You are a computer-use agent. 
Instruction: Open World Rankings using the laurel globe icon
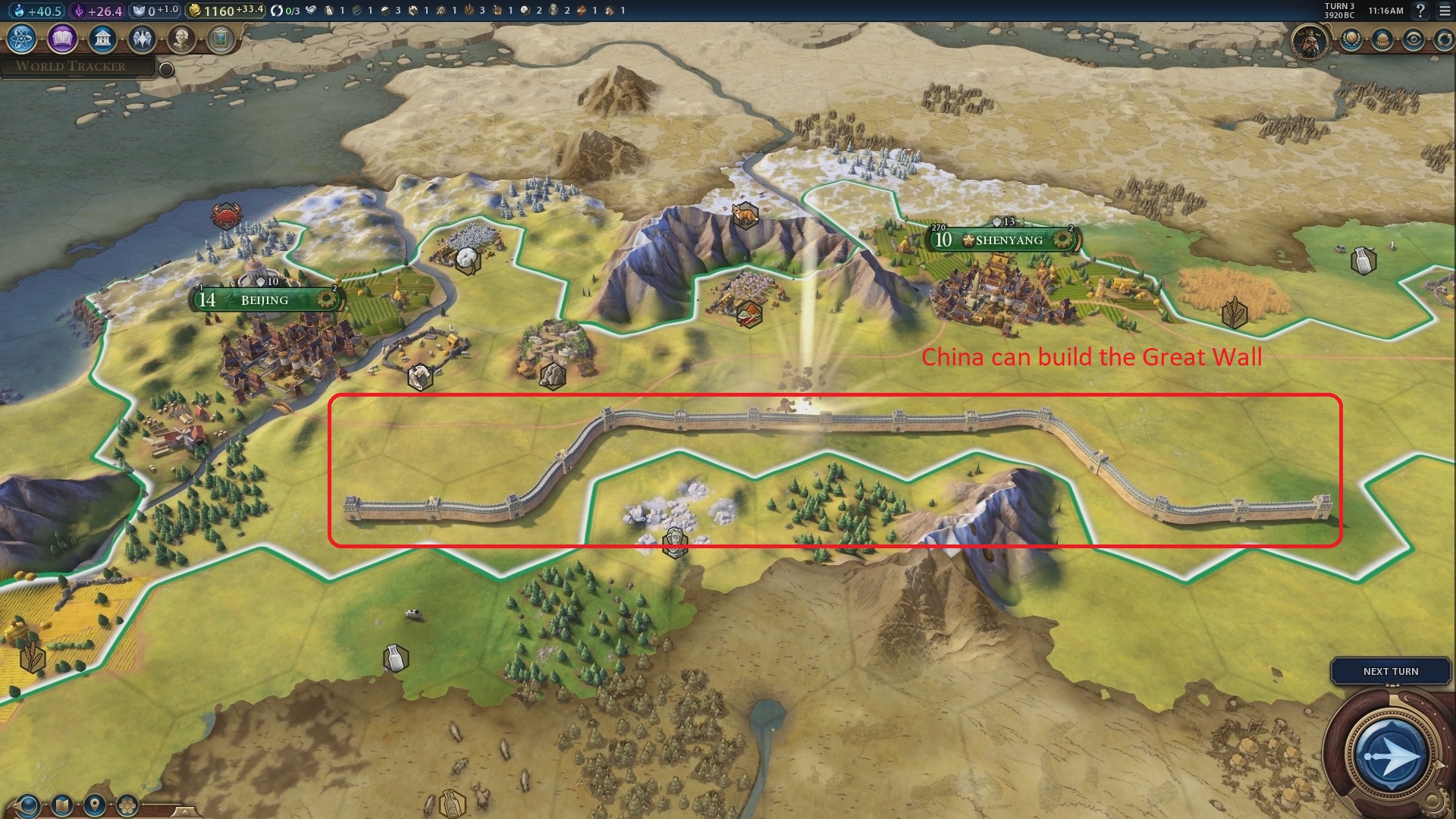click(x=1353, y=38)
